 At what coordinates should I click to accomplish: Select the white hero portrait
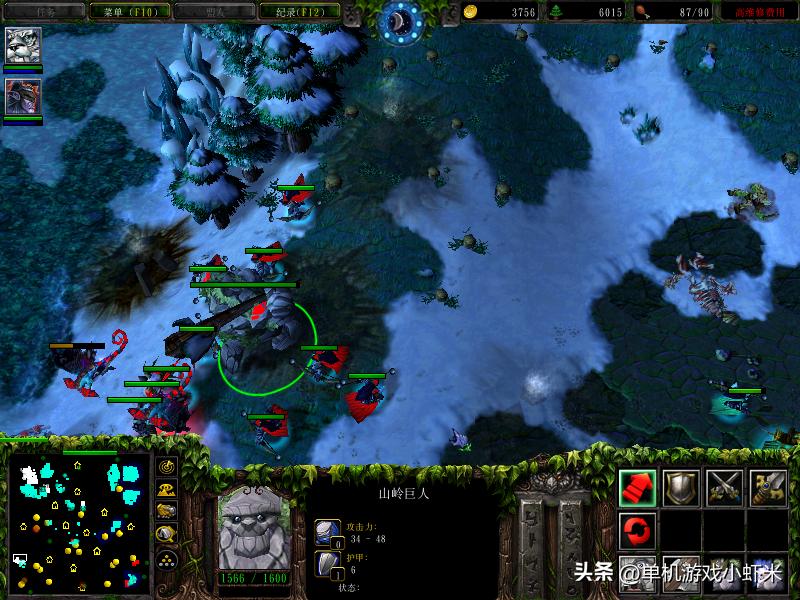click(23, 45)
